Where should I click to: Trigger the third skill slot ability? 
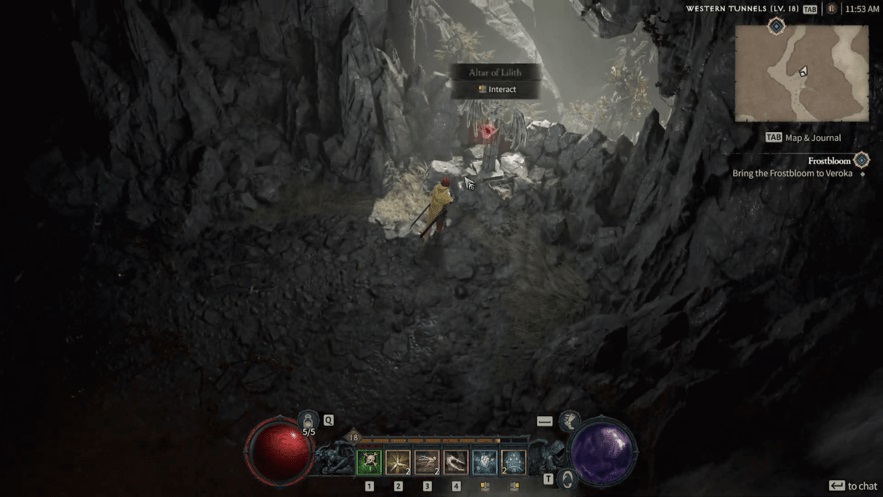click(427, 462)
